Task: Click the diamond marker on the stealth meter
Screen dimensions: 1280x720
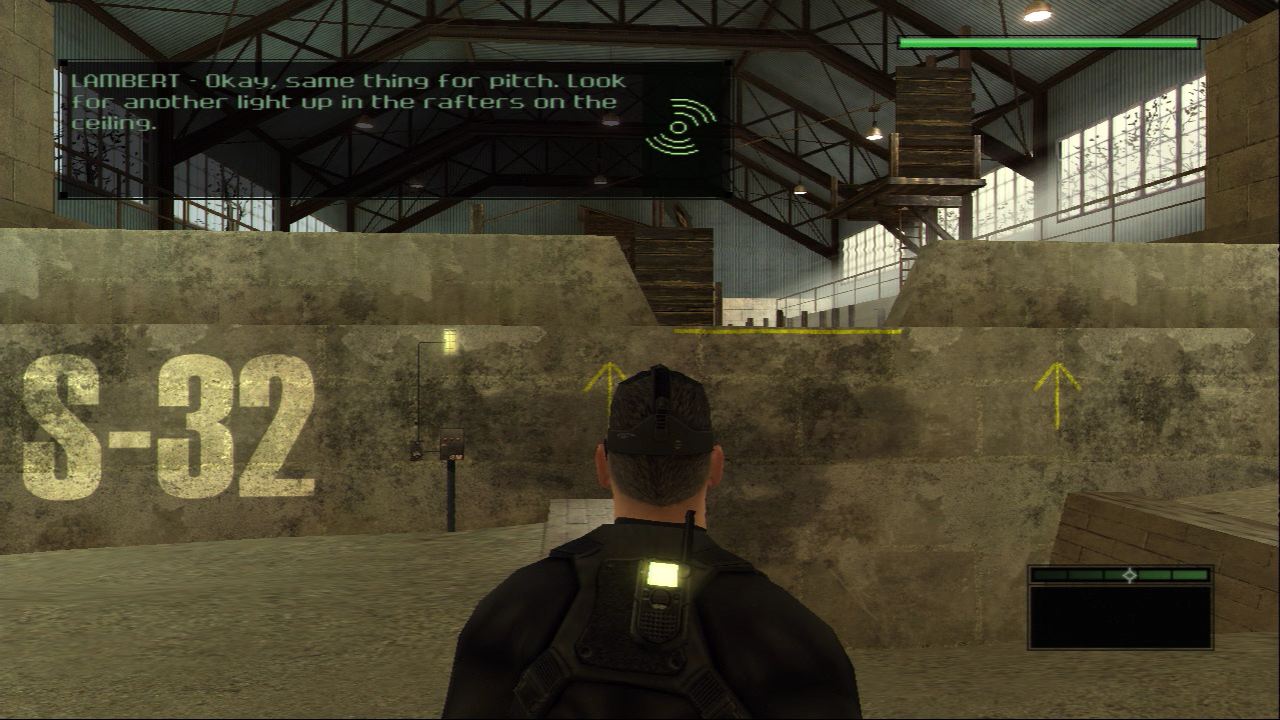Action: tap(1131, 576)
